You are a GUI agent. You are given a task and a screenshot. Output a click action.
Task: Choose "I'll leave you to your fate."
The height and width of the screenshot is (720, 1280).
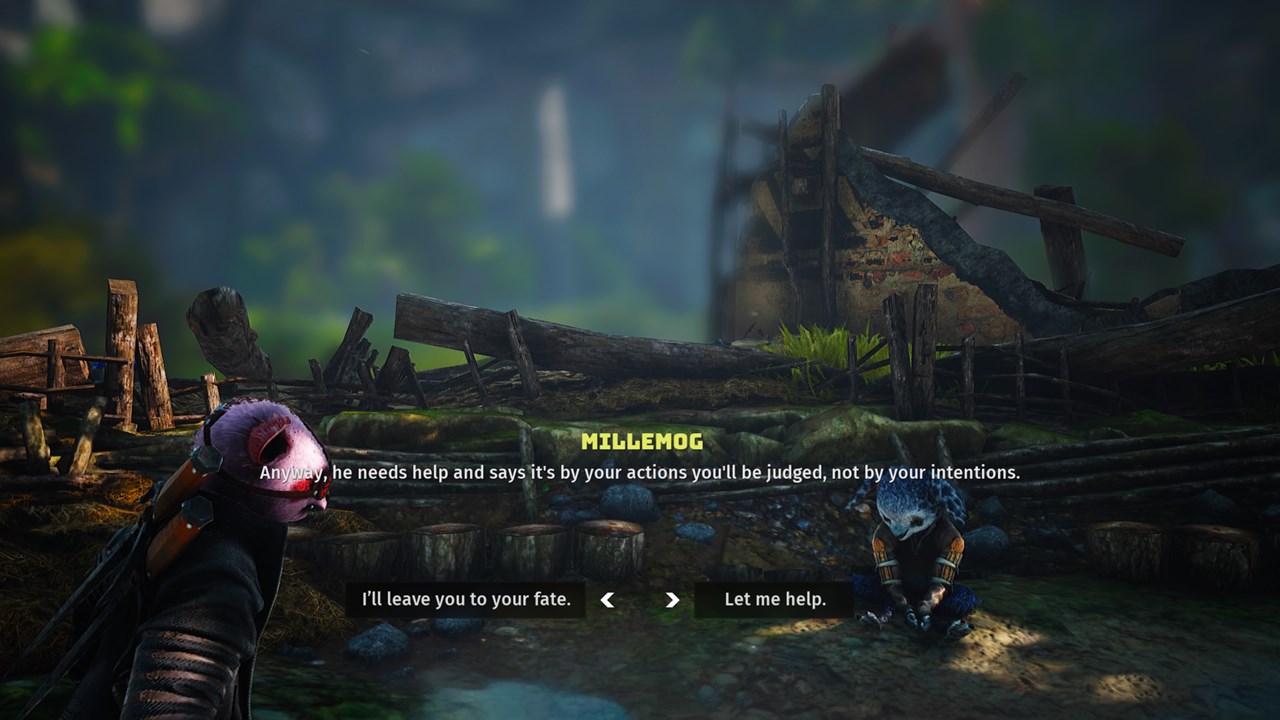coord(466,600)
